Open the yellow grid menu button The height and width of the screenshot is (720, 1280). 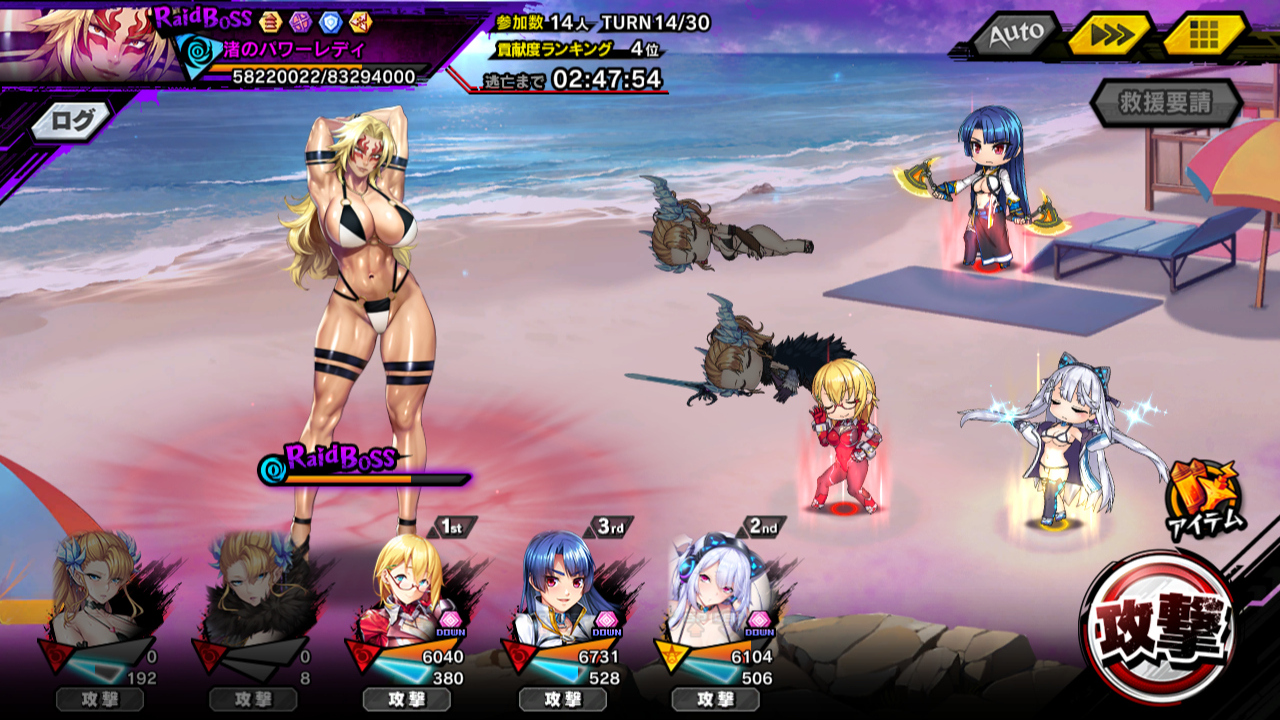click(x=1203, y=37)
